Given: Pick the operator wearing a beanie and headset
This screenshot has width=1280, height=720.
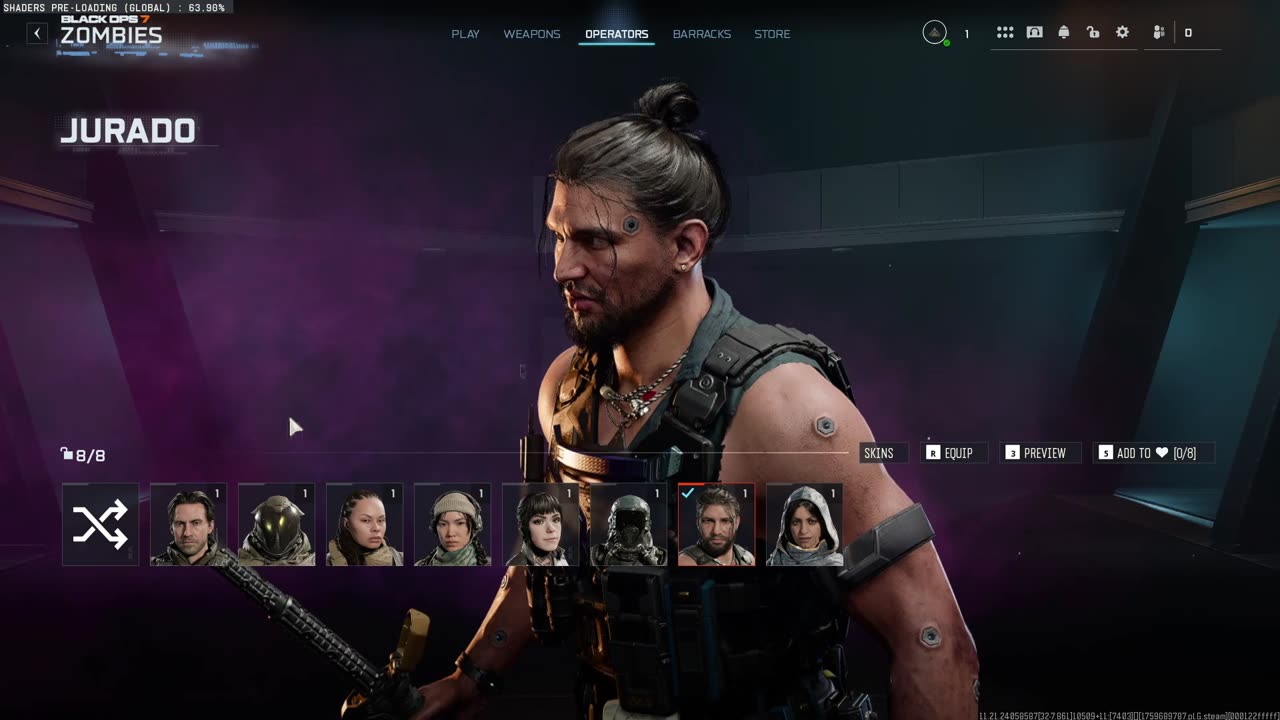Looking at the screenshot, I should pyautogui.click(x=452, y=525).
